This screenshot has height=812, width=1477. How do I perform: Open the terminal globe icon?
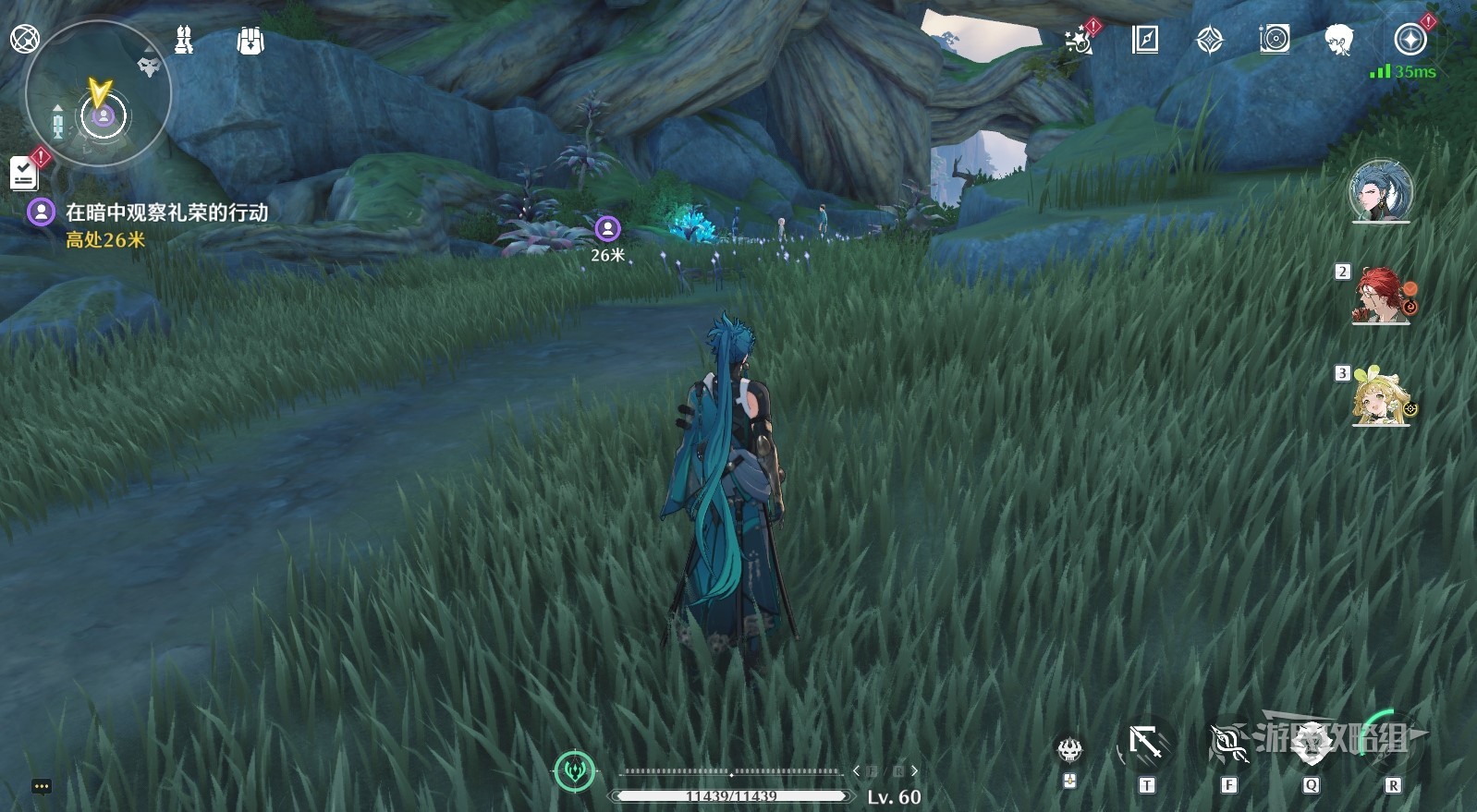click(25, 40)
